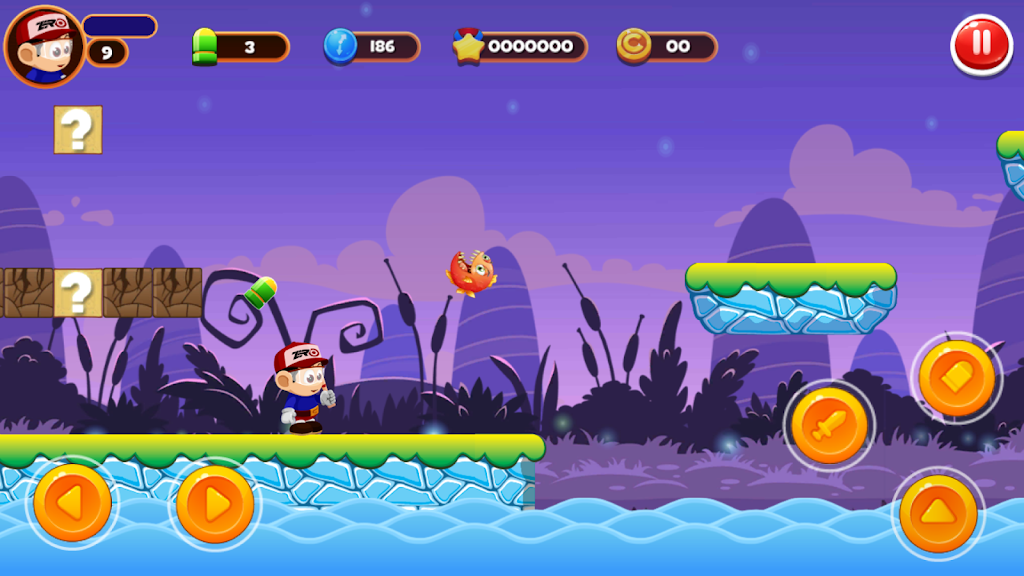
Task: Fire using the bullet shoot button
Action: click(x=957, y=378)
